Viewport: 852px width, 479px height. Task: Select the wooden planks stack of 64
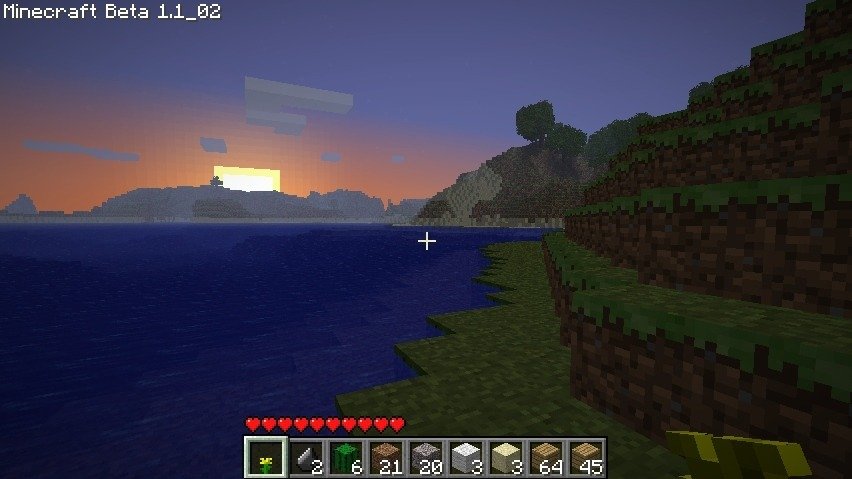(x=545, y=458)
